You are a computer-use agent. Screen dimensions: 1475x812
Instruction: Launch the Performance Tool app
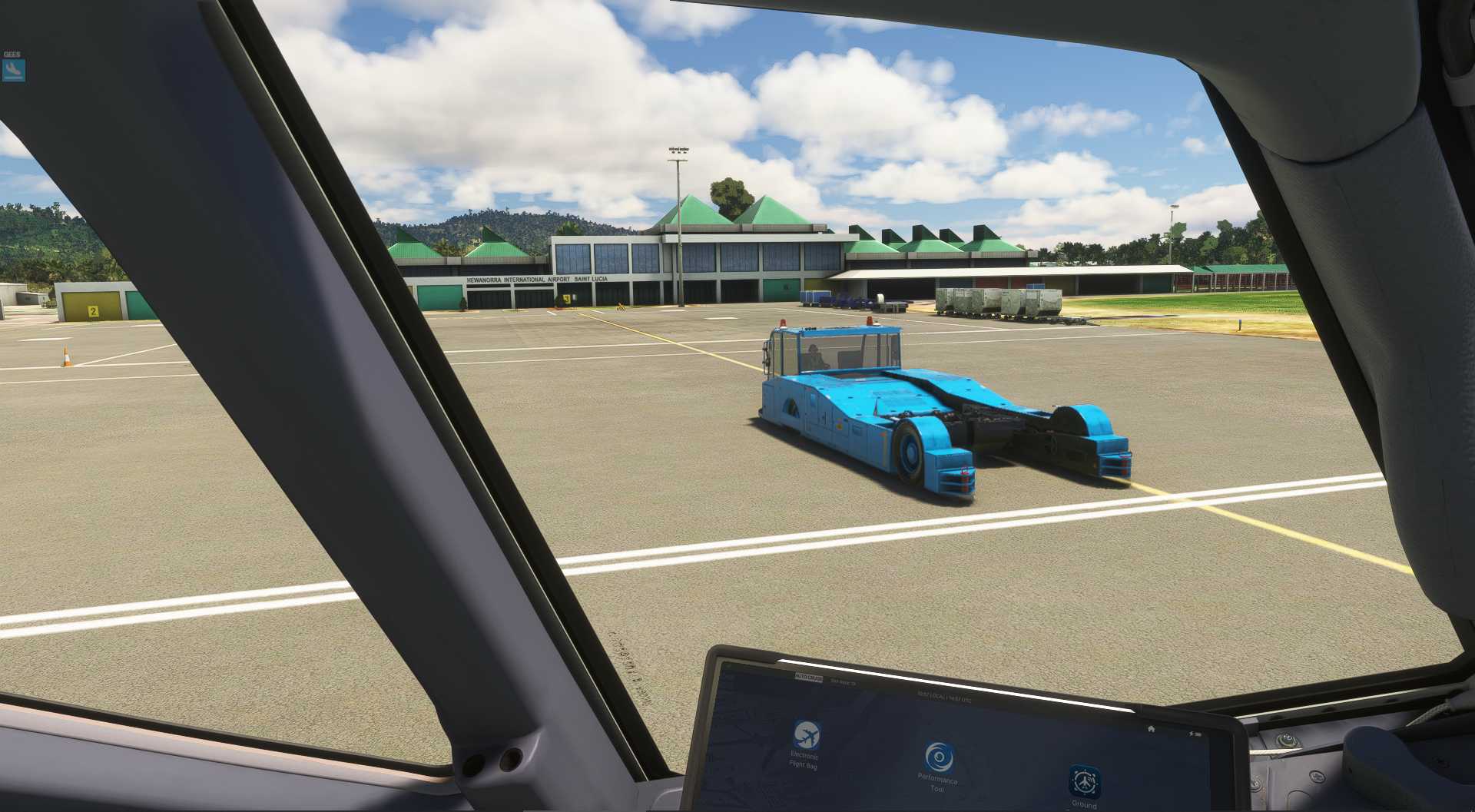click(936, 757)
